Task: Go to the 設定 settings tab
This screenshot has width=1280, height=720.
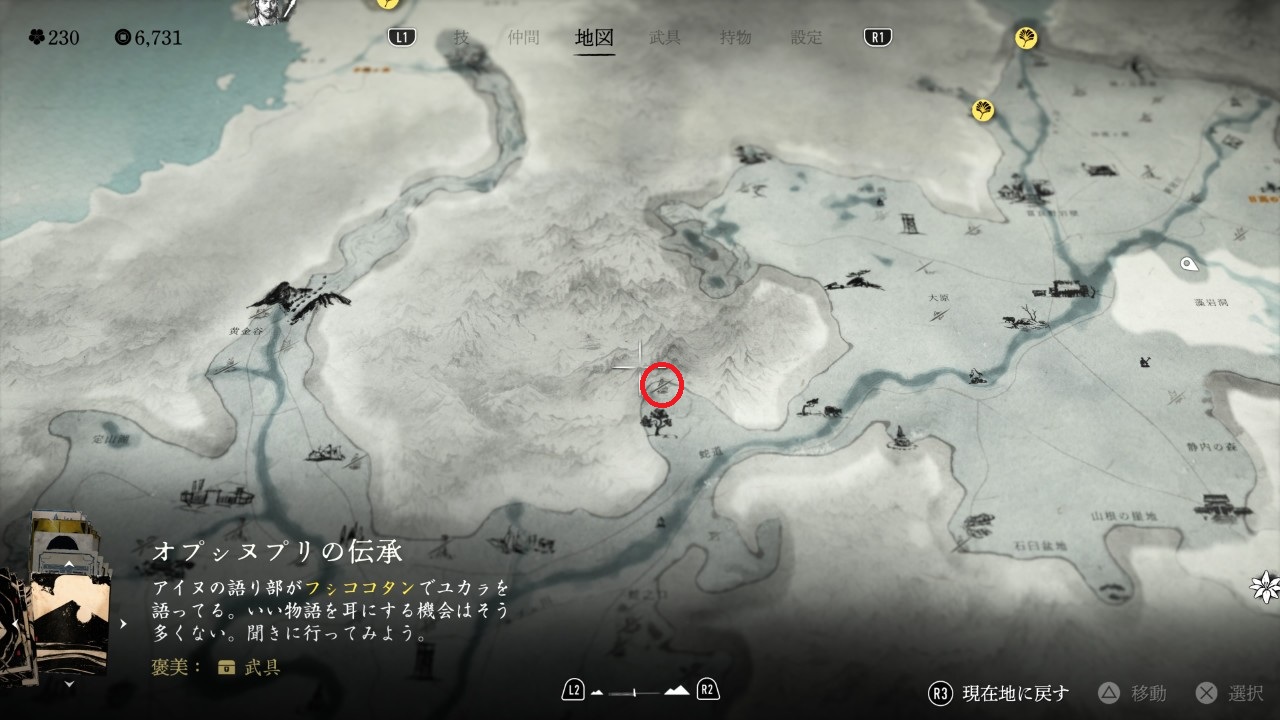Action: [x=806, y=38]
